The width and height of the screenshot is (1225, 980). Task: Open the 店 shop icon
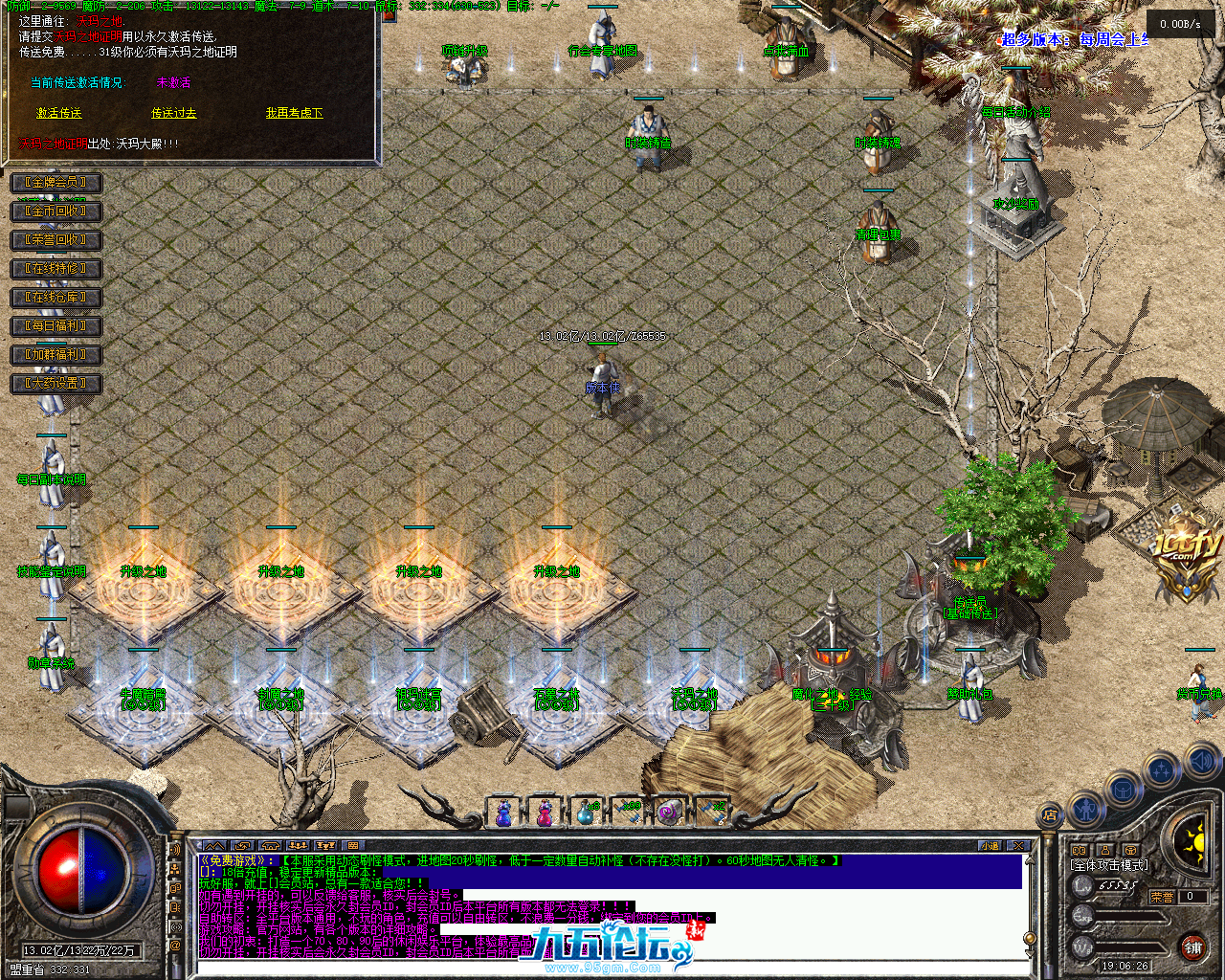(x=1051, y=813)
